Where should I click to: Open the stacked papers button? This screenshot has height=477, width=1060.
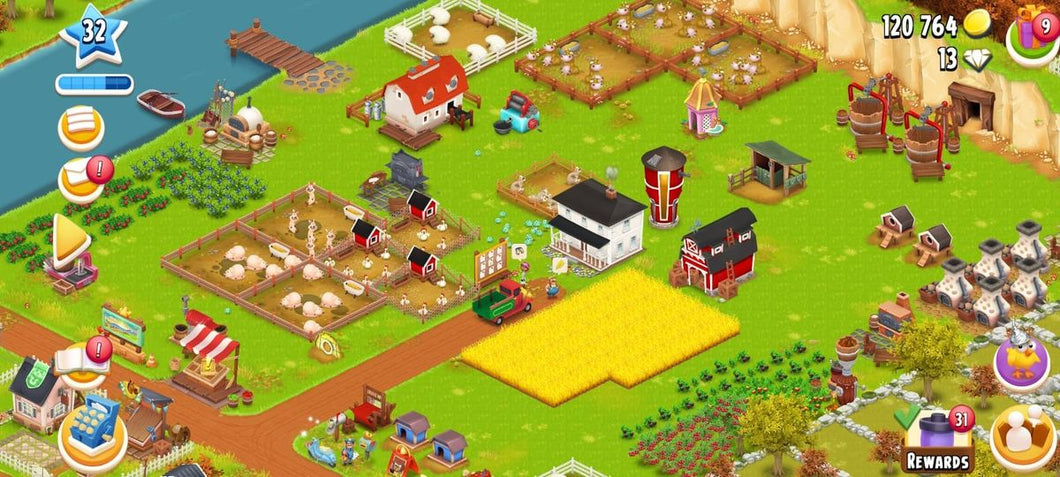click(x=81, y=126)
